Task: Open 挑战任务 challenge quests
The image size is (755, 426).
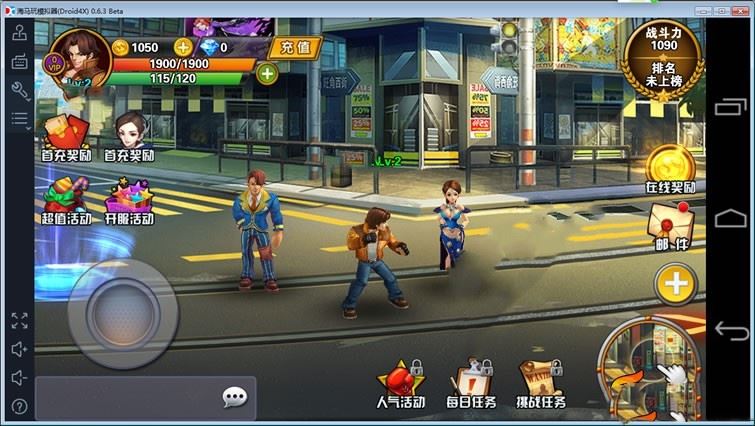Action: 541,384
